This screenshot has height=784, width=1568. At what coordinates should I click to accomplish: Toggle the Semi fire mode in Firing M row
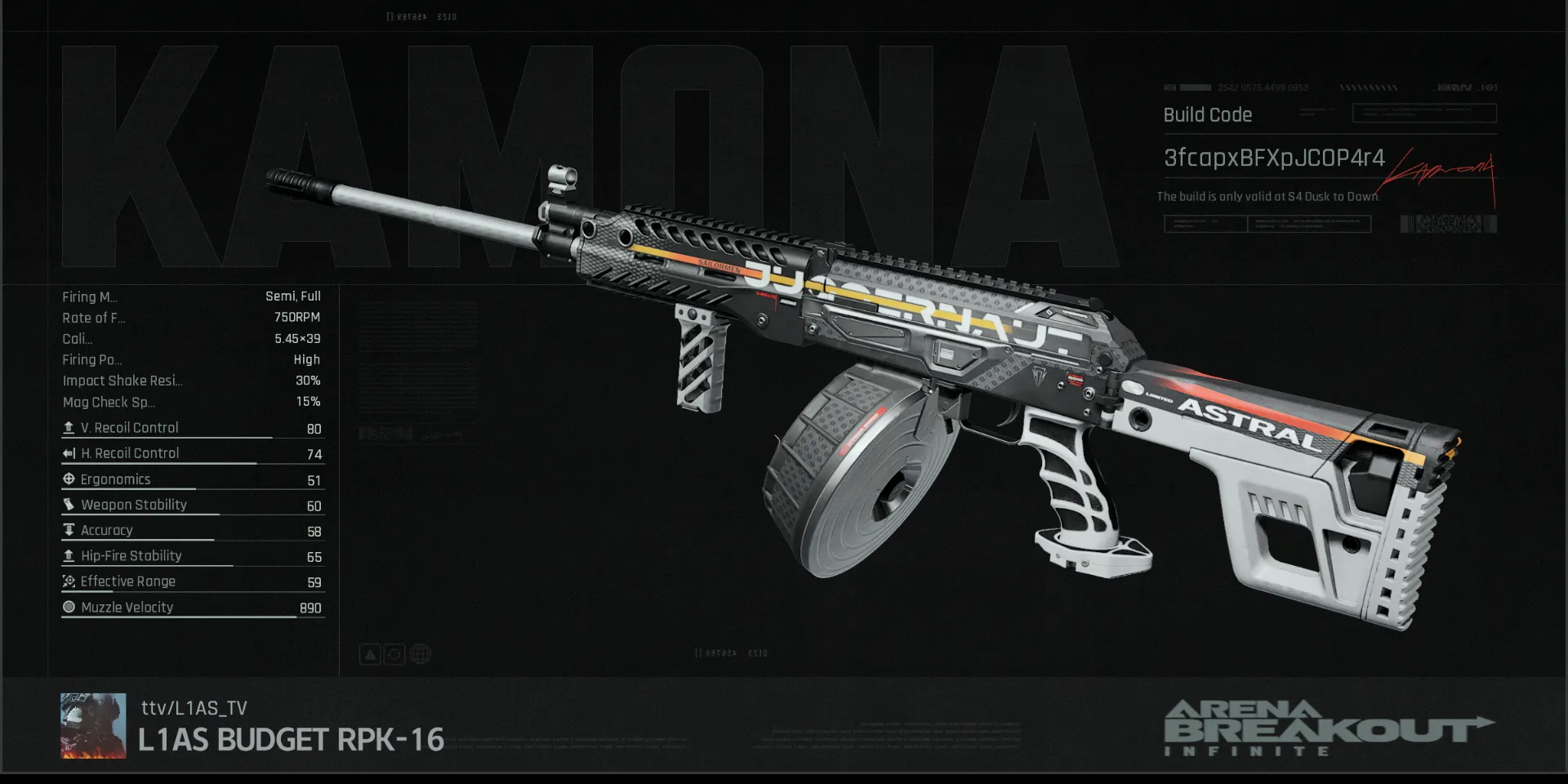pyautogui.click(x=280, y=296)
